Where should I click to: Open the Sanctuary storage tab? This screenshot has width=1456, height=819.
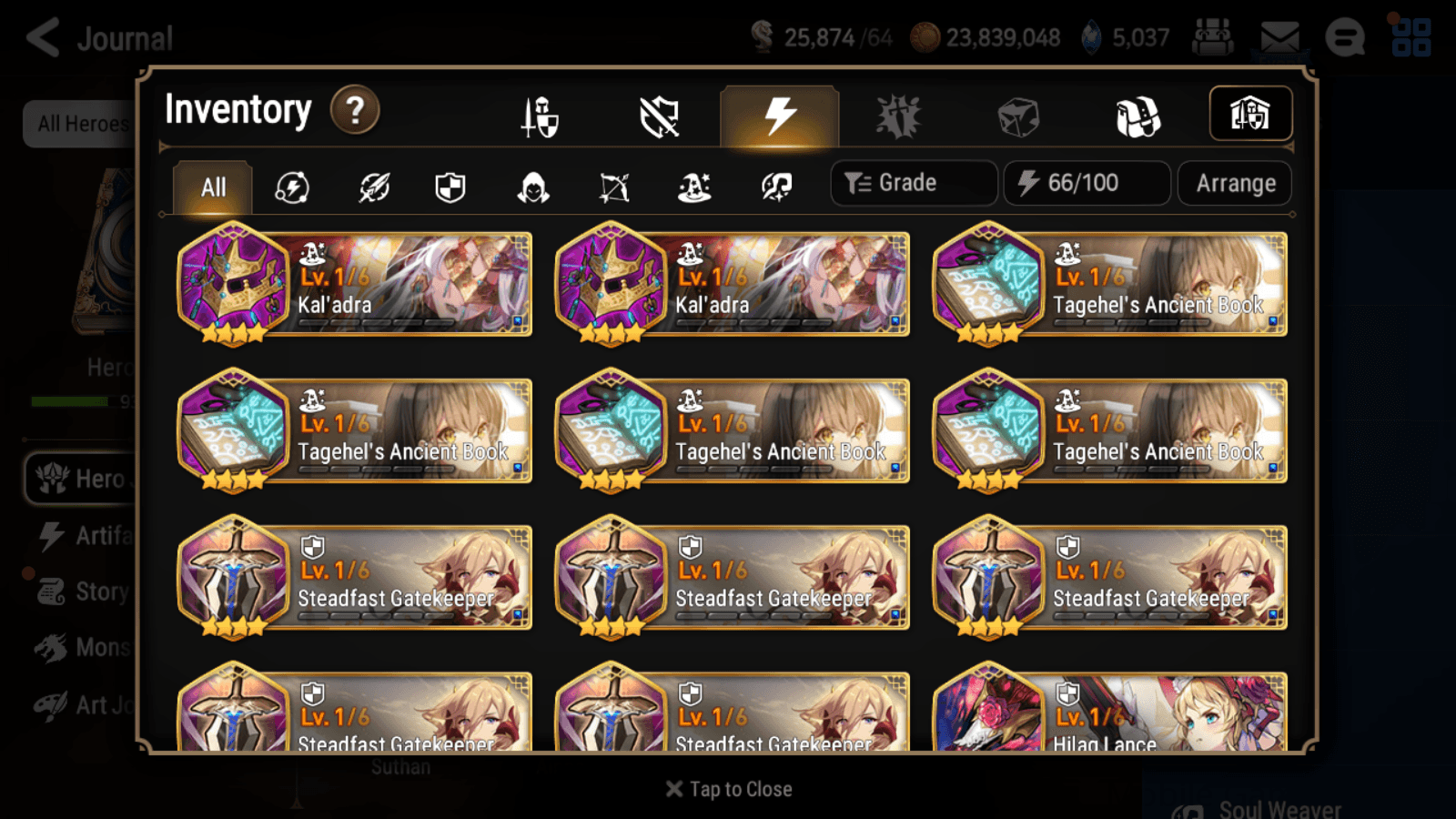tap(1251, 113)
